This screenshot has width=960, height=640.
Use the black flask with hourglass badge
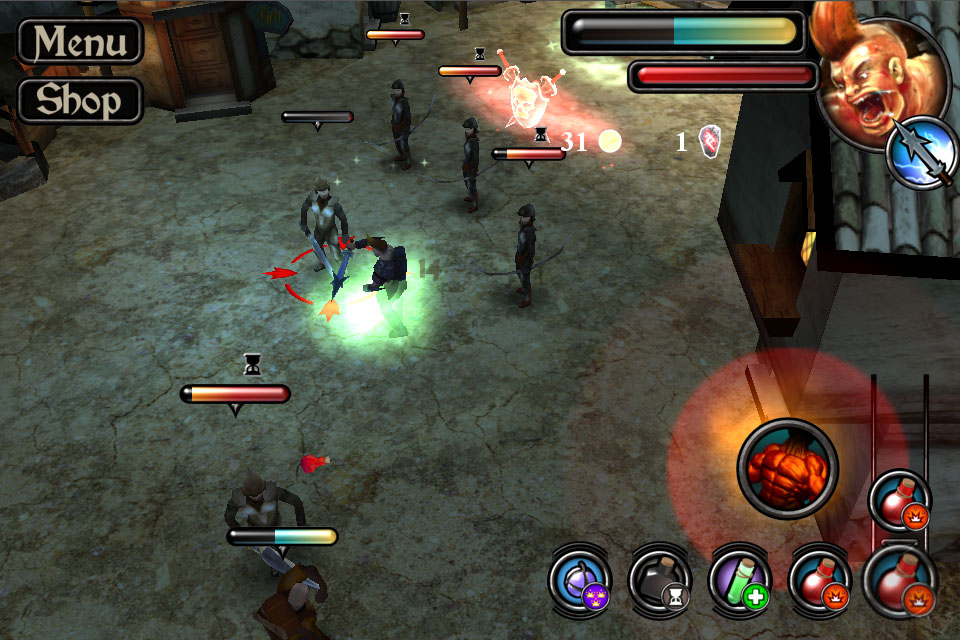click(x=660, y=581)
